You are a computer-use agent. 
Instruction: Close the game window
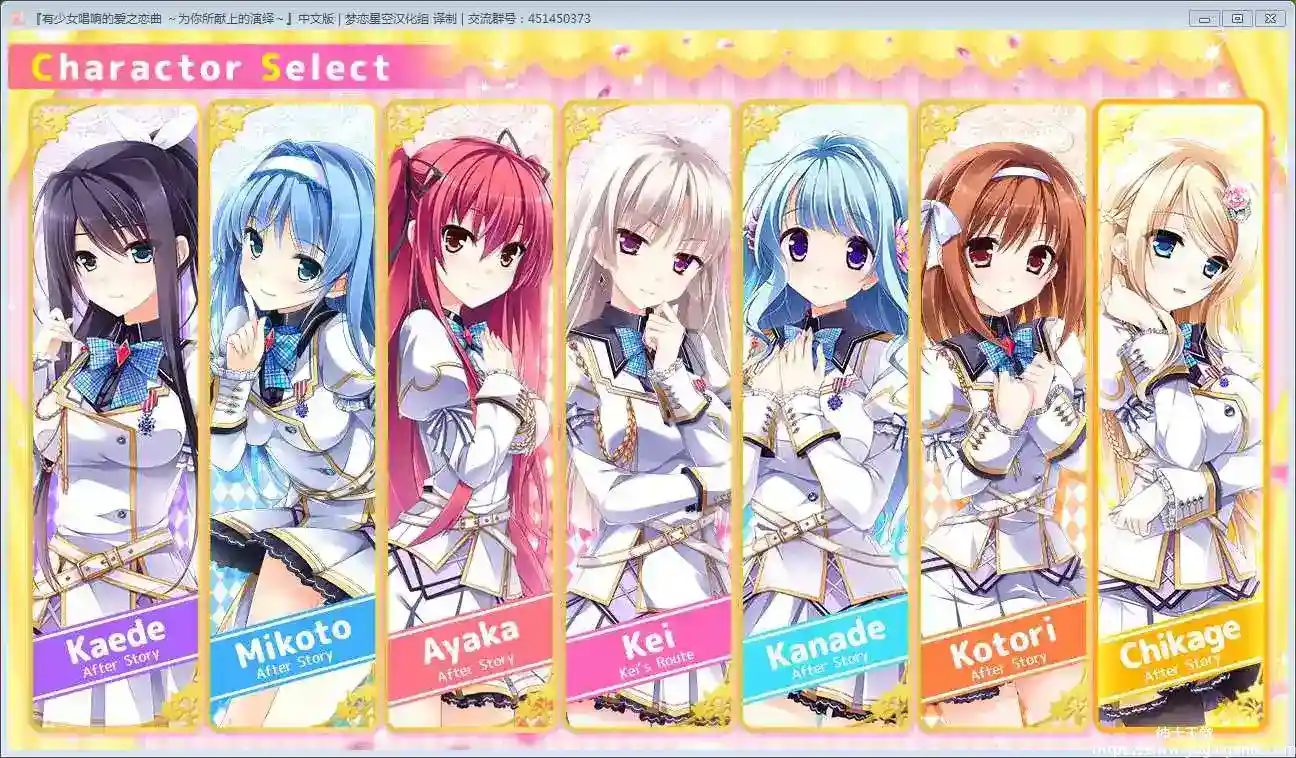tap(1270, 19)
